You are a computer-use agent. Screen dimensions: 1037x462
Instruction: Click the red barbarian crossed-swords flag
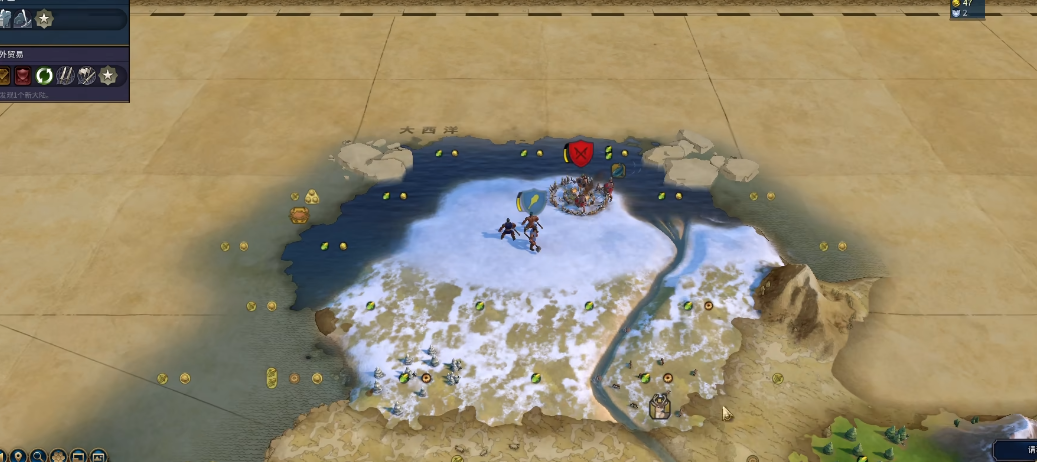click(x=580, y=153)
